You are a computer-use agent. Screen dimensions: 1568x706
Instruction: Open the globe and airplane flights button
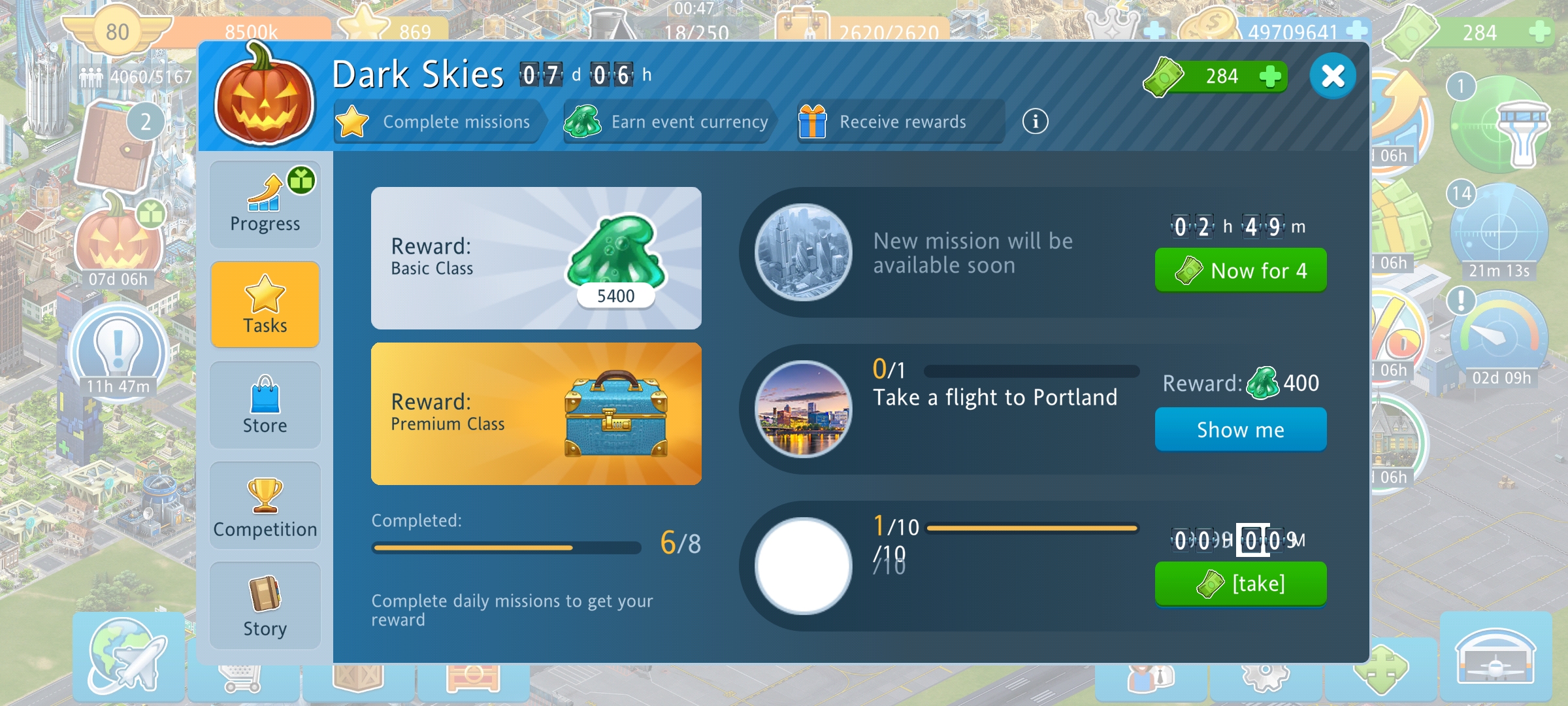pos(128,657)
